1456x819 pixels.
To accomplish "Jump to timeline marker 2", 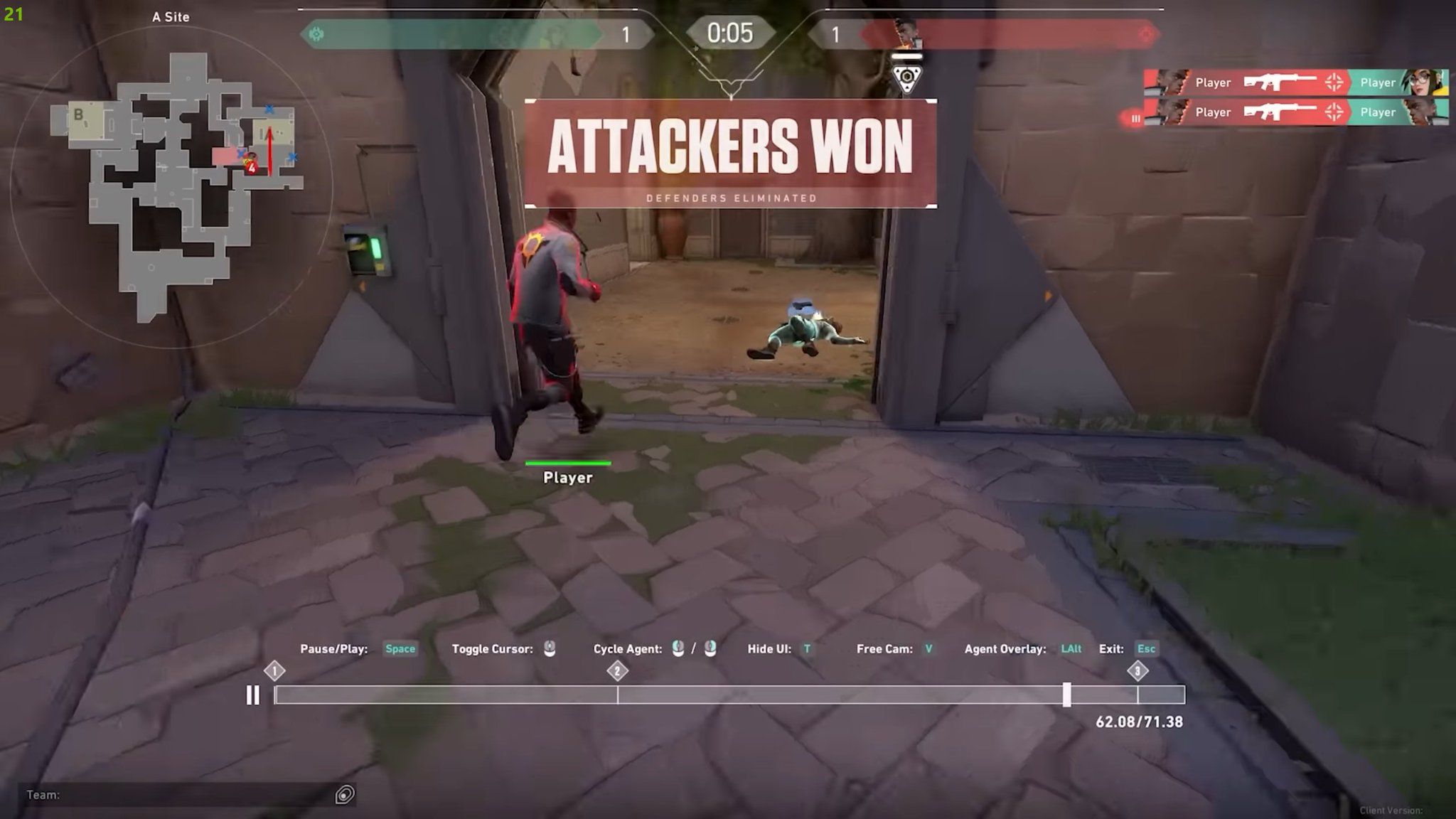I will tap(617, 670).
